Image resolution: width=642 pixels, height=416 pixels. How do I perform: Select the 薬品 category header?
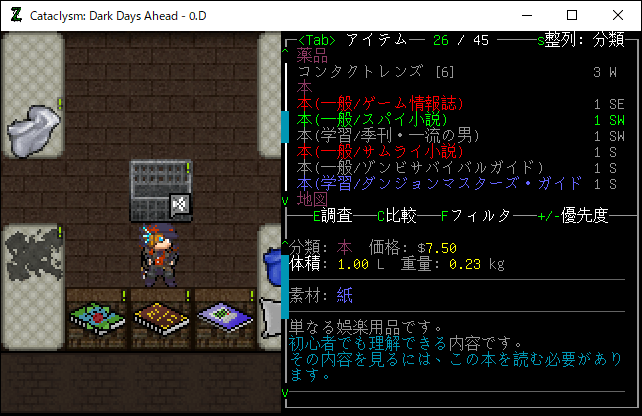pyautogui.click(x=312, y=56)
